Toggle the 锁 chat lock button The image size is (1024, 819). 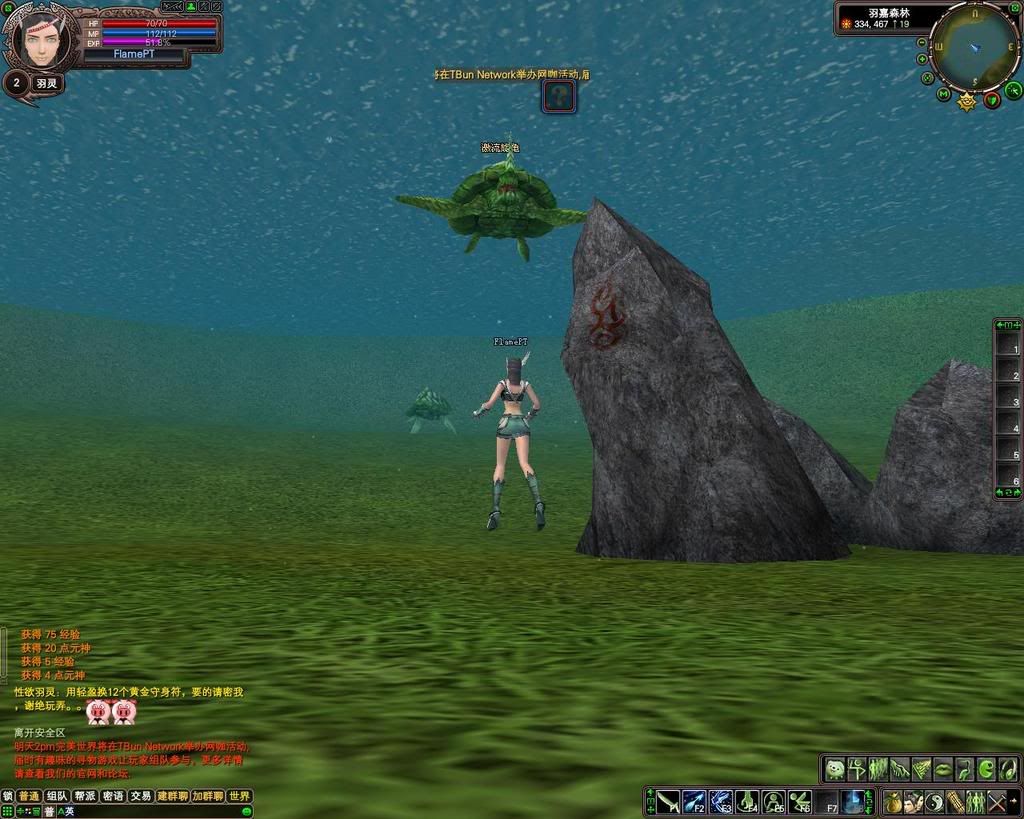click(8, 796)
